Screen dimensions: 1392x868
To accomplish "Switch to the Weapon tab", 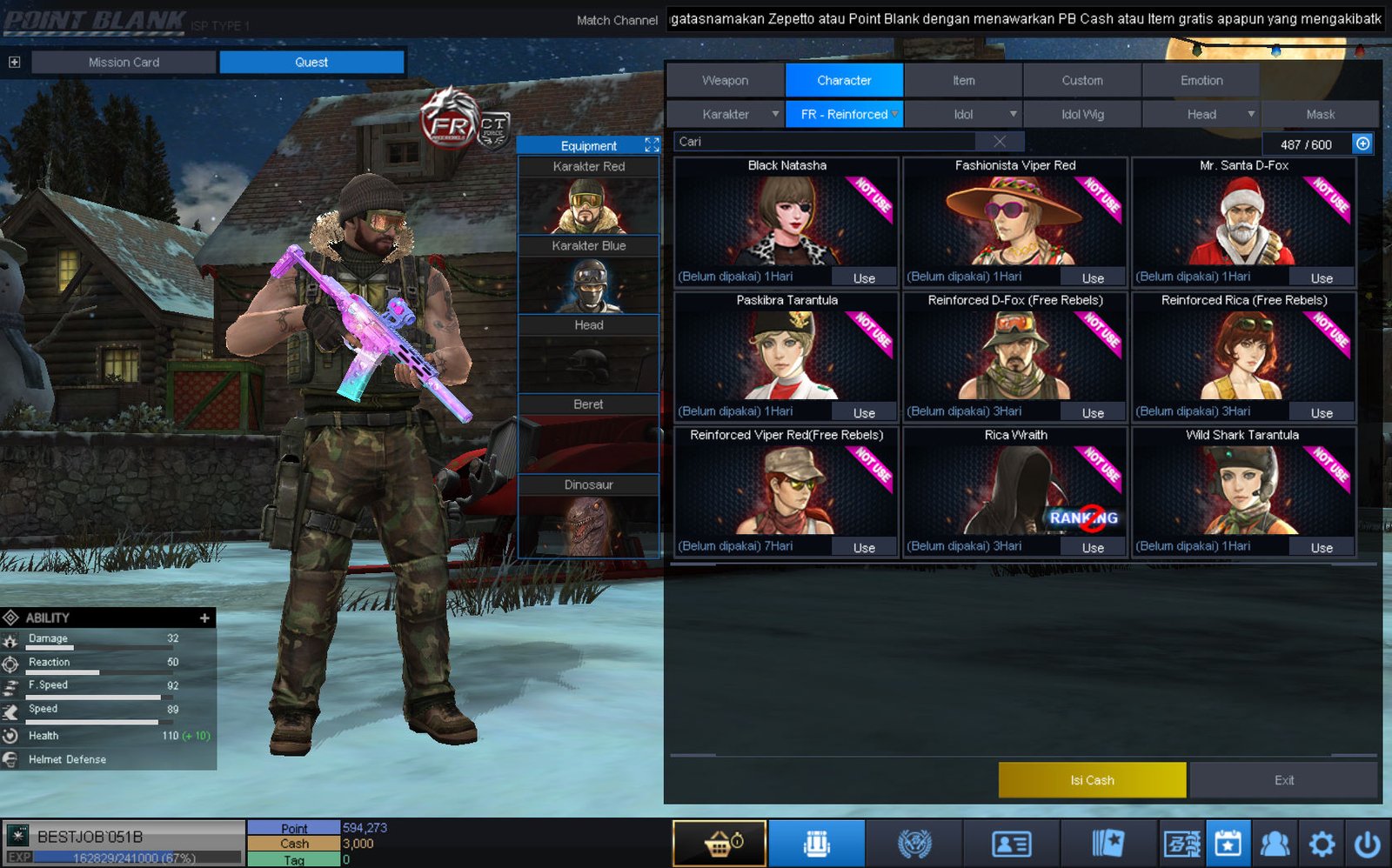I will tap(725, 80).
